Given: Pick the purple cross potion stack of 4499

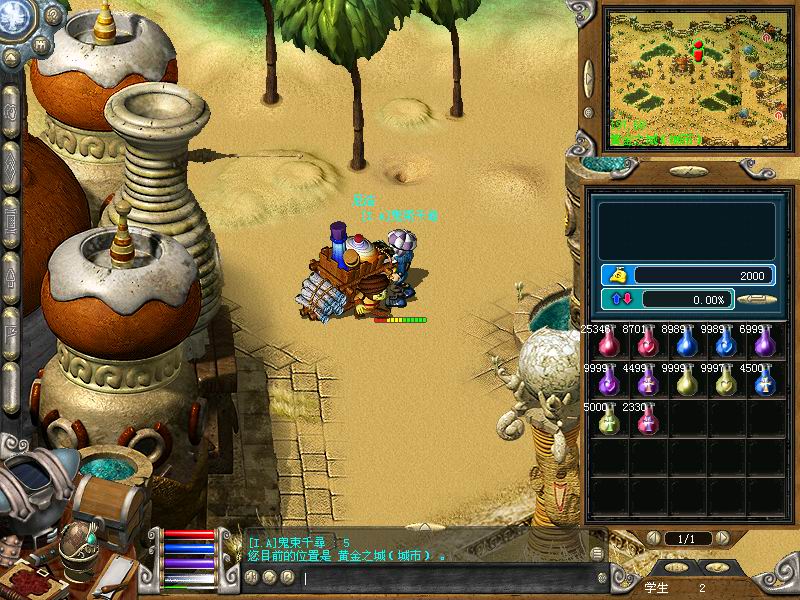Looking at the screenshot, I should click(647, 383).
